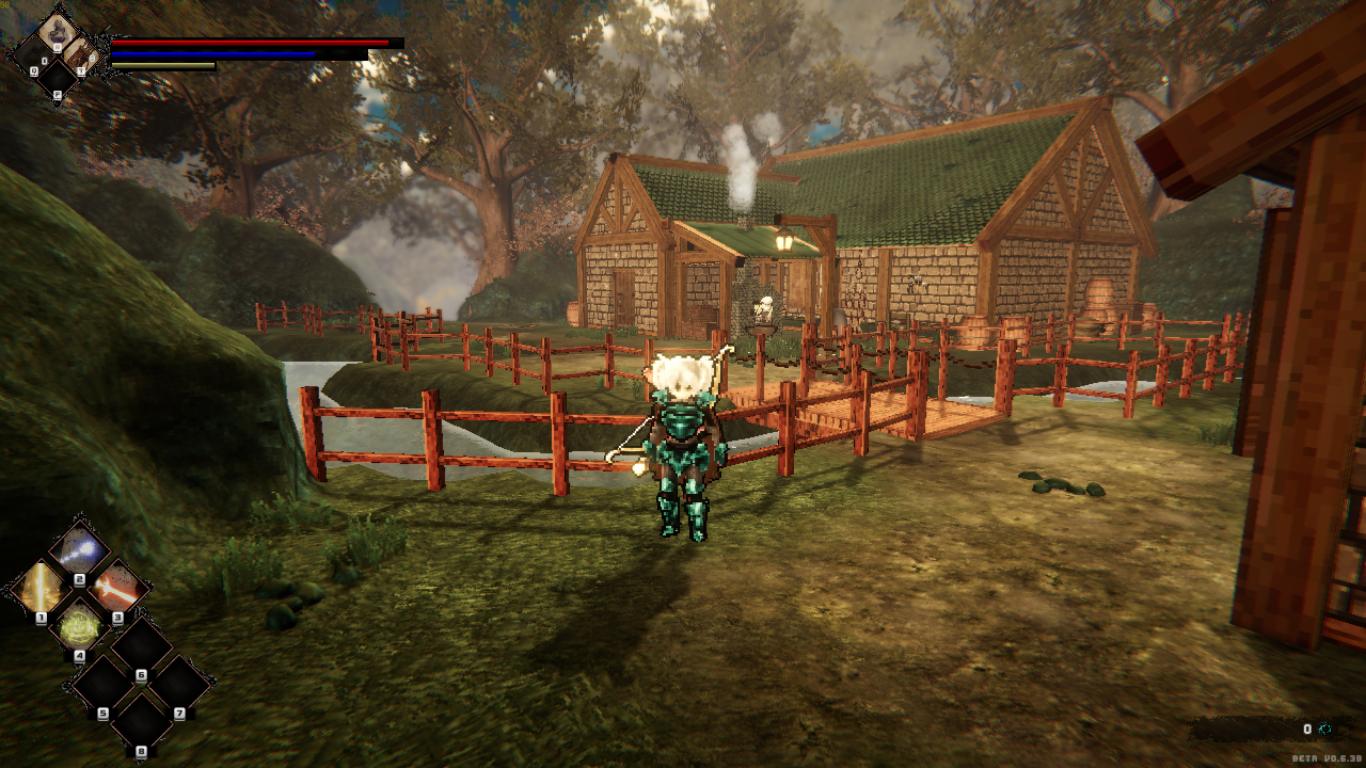Image resolution: width=1366 pixels, height=768 pixels.
Task: Activate the golden light pillar skill
Action: point(41,588)
